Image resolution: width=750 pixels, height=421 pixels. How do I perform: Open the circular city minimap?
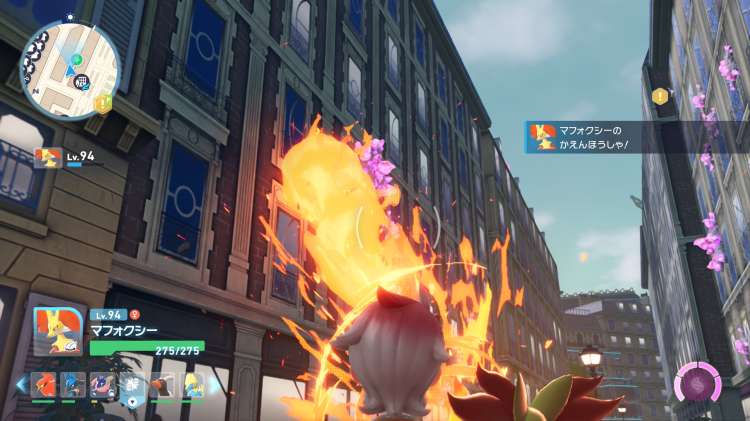coord(69,70)
